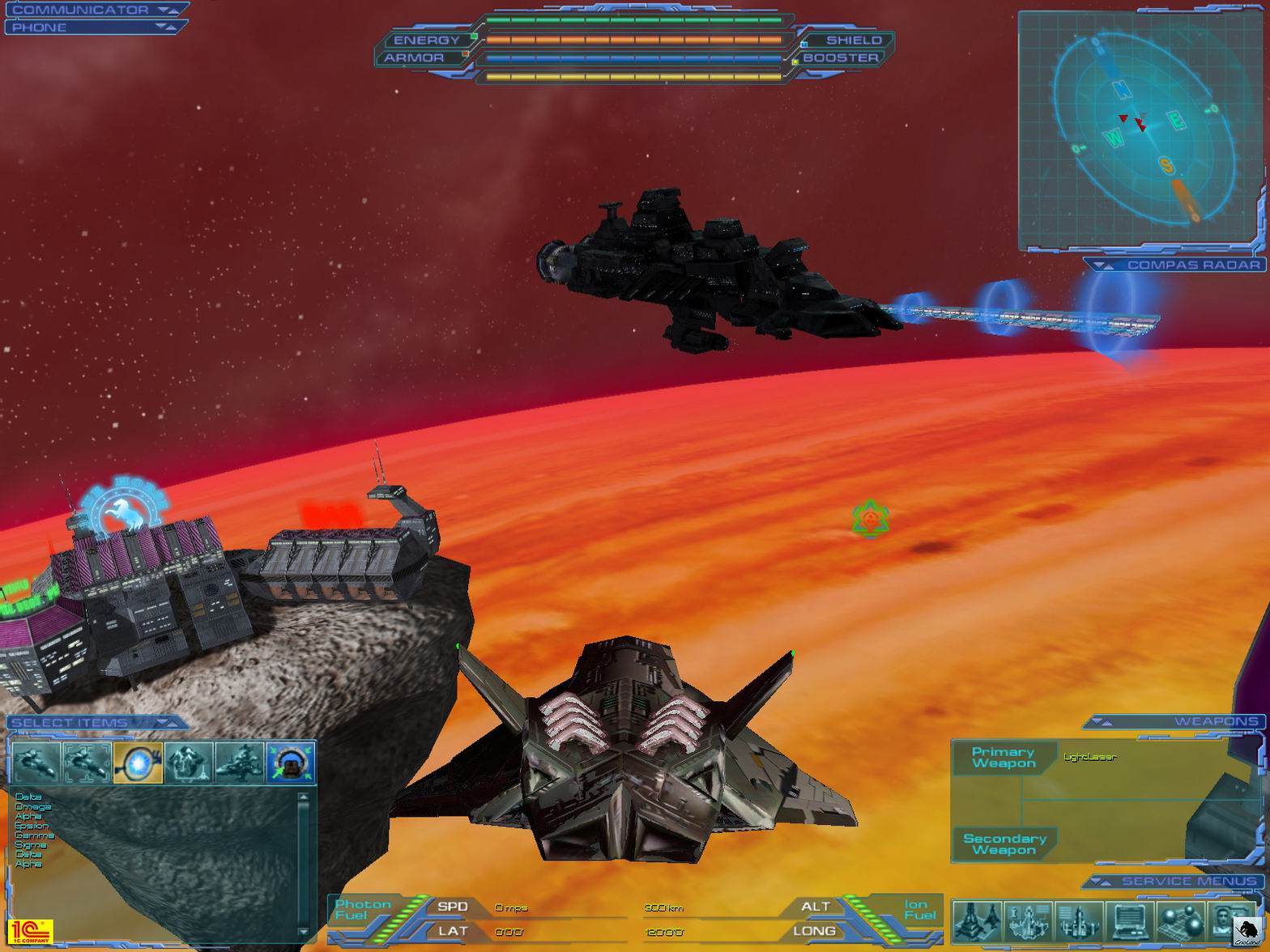Viewport: 1270px width, 952px height.
Task: Select Epsilon from the items list
Action: pyautogui.click(x=32, y=826)
